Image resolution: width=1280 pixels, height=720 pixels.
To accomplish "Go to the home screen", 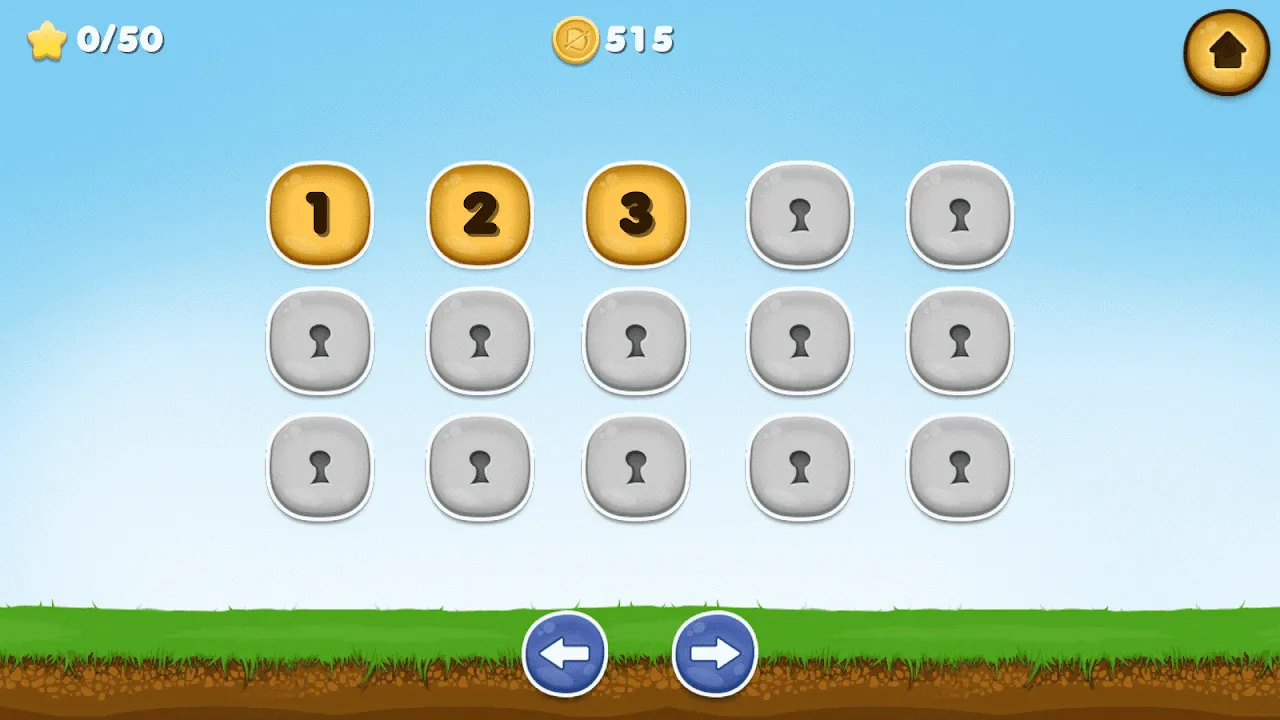I will coord(1227,52).
